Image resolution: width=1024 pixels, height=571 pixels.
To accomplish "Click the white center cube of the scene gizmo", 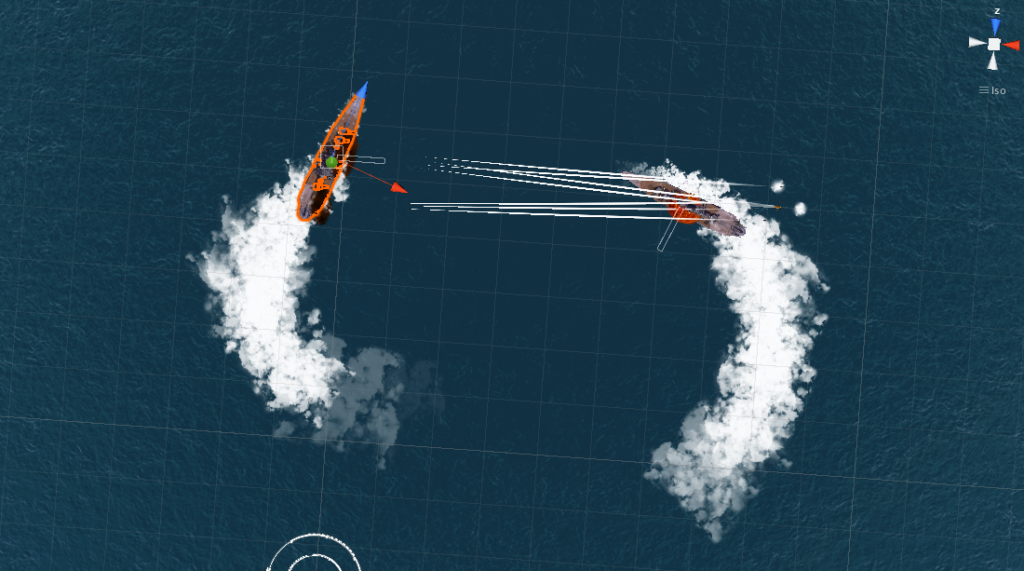I will point(994,44).
